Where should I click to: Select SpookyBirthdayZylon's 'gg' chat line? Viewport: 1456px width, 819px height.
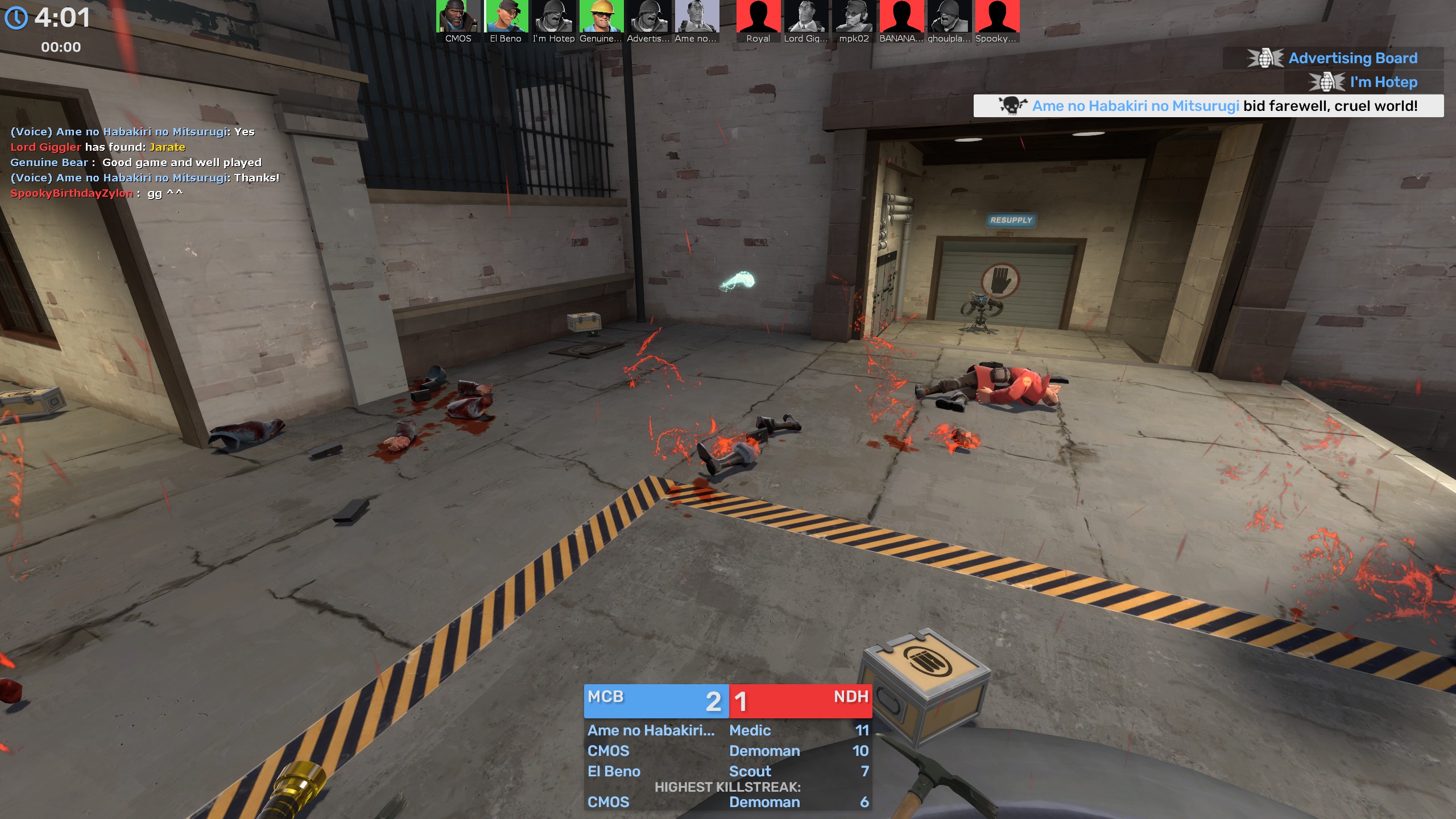97,193
